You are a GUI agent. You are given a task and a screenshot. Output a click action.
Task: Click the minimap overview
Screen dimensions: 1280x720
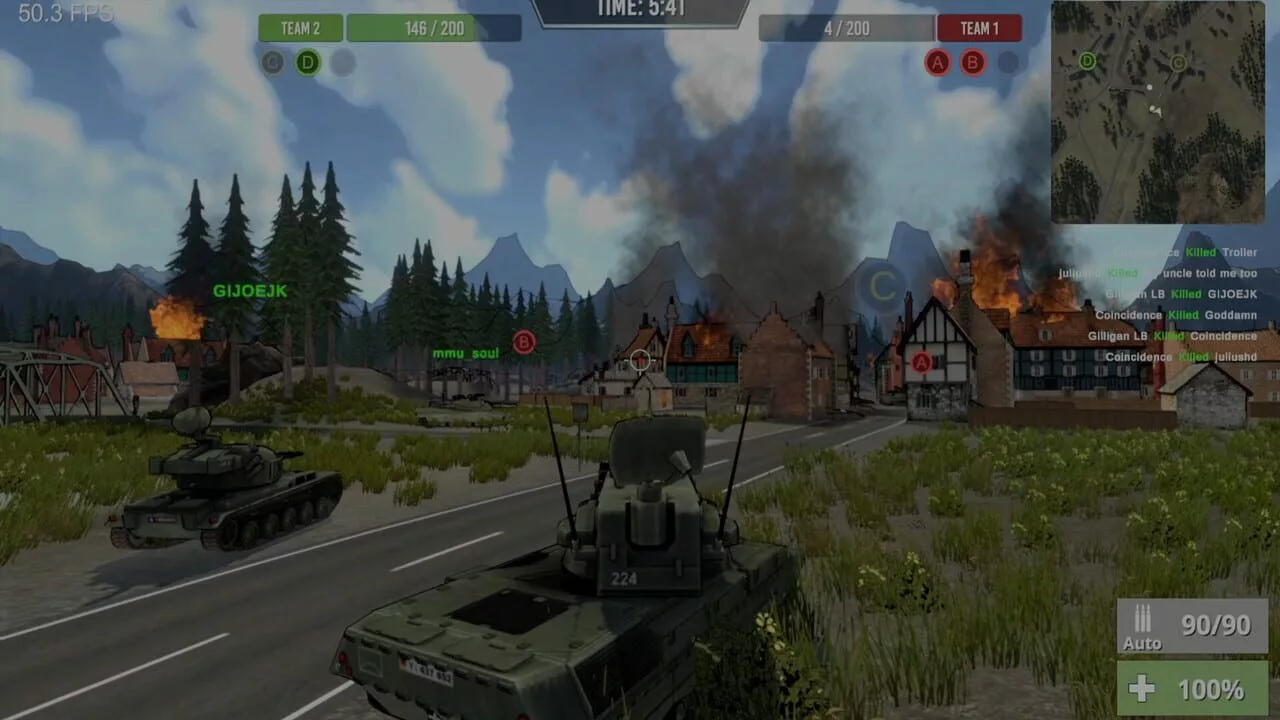[1158, 112]
